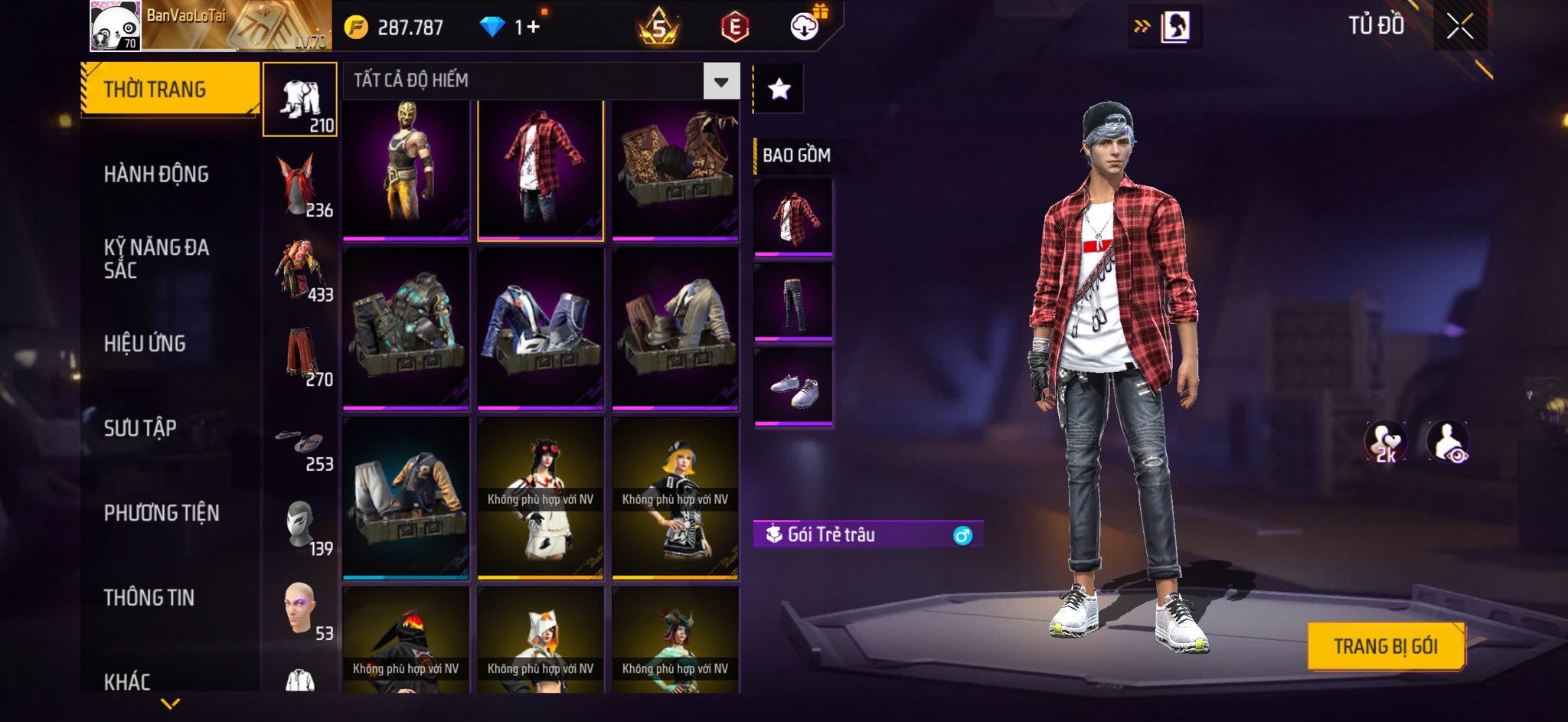Show the Thông Tin section
The width and height of the screenshot is (1568, 722).
coord(149,597)
